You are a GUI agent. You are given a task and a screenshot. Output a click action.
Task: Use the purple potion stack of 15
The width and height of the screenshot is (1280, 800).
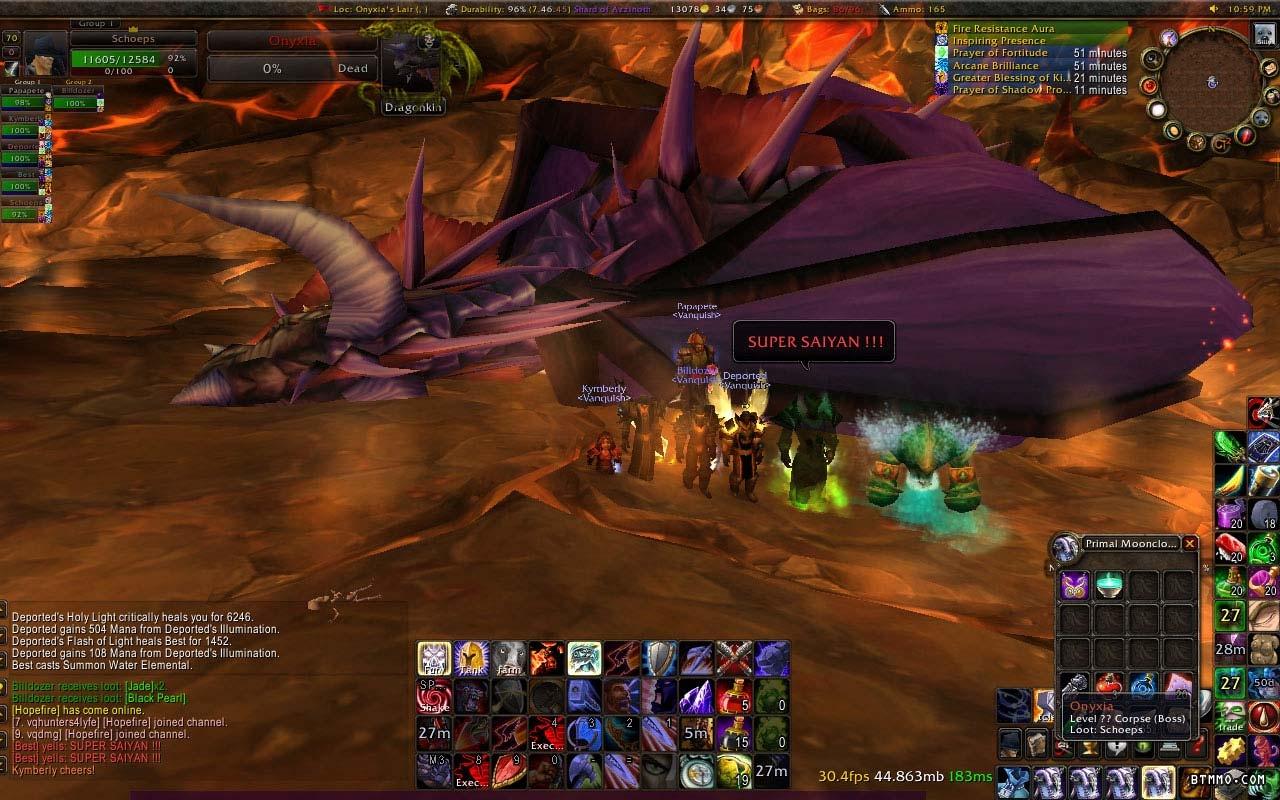(x=734, y=734)
